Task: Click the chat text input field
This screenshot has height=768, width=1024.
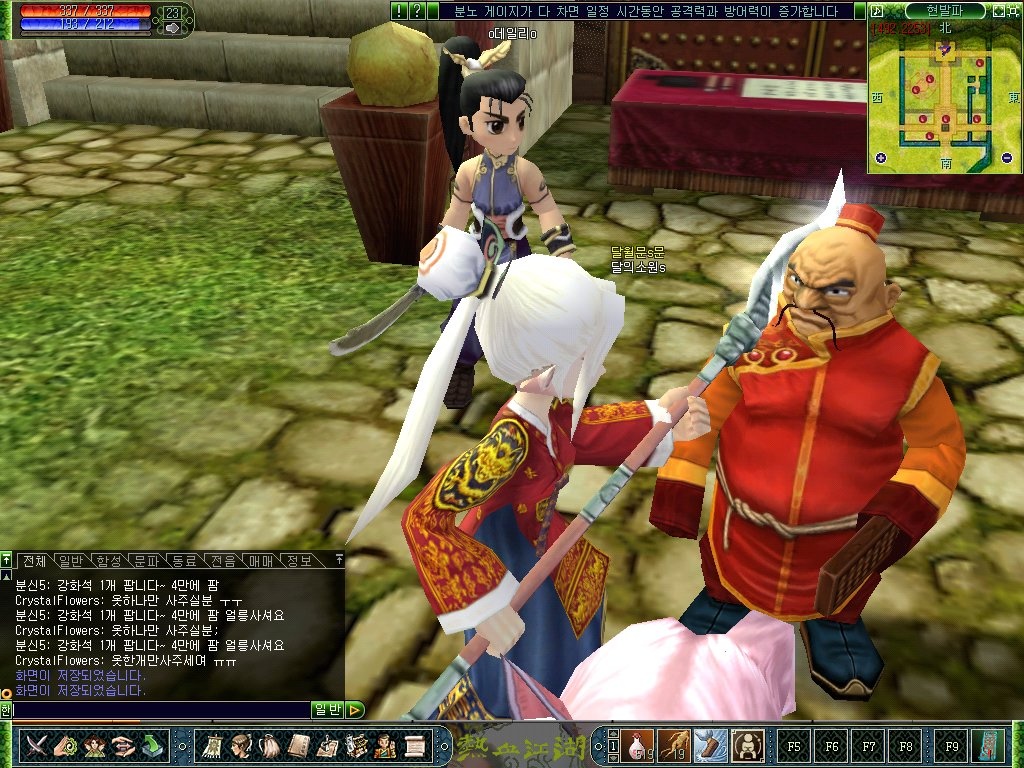Action: pos(160,710)
